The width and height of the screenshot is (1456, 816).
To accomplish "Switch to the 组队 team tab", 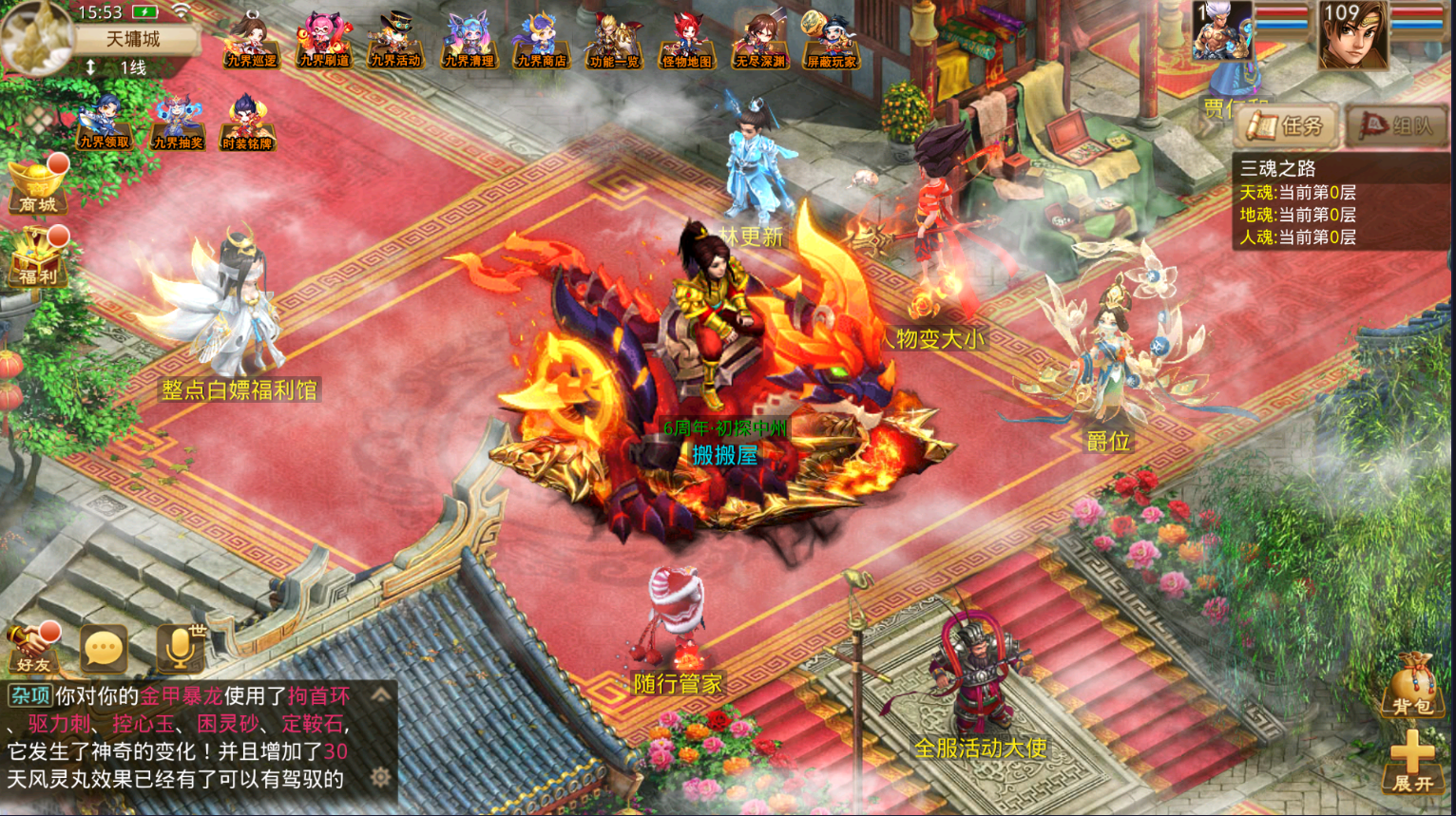I will click(1397, 125).
